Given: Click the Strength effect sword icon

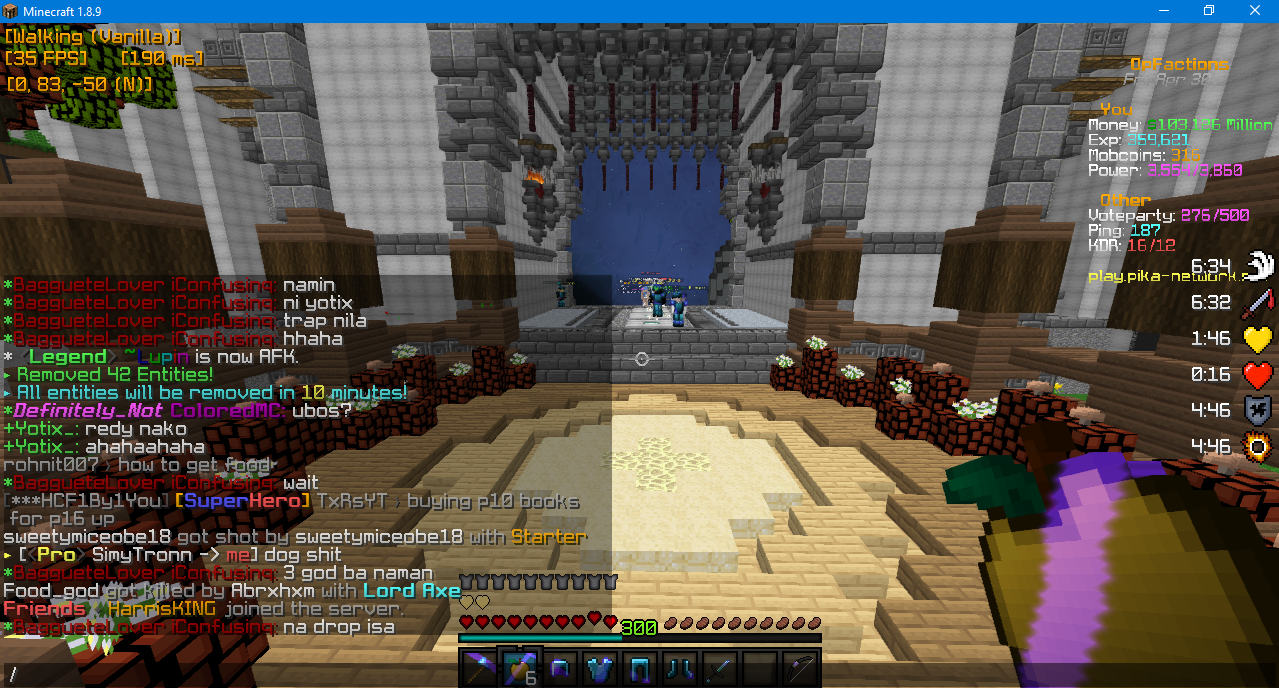Looking at the screenshot, I should coord(1257,301).
